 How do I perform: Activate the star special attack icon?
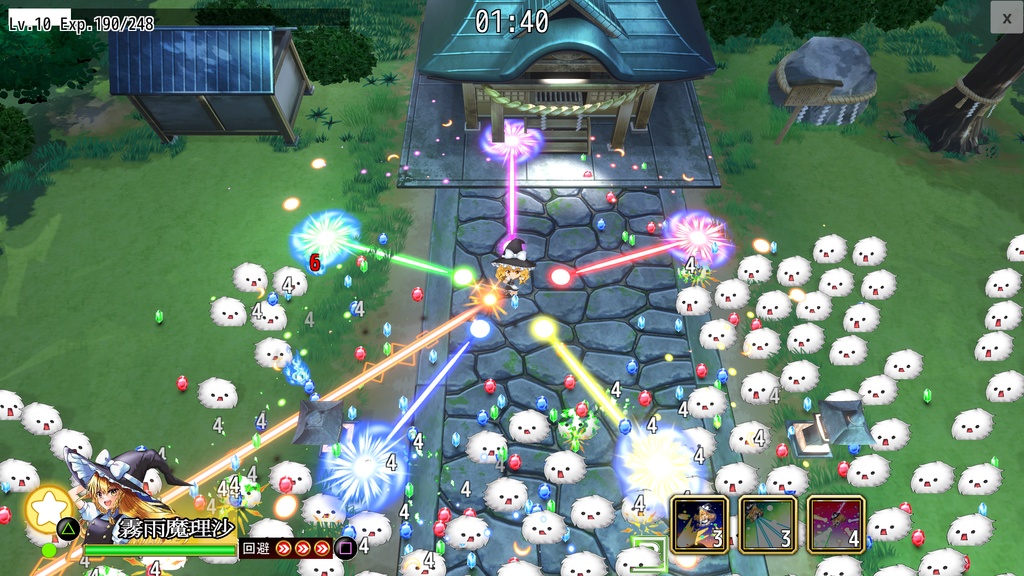pyautogui.click(x=46, y=507)
